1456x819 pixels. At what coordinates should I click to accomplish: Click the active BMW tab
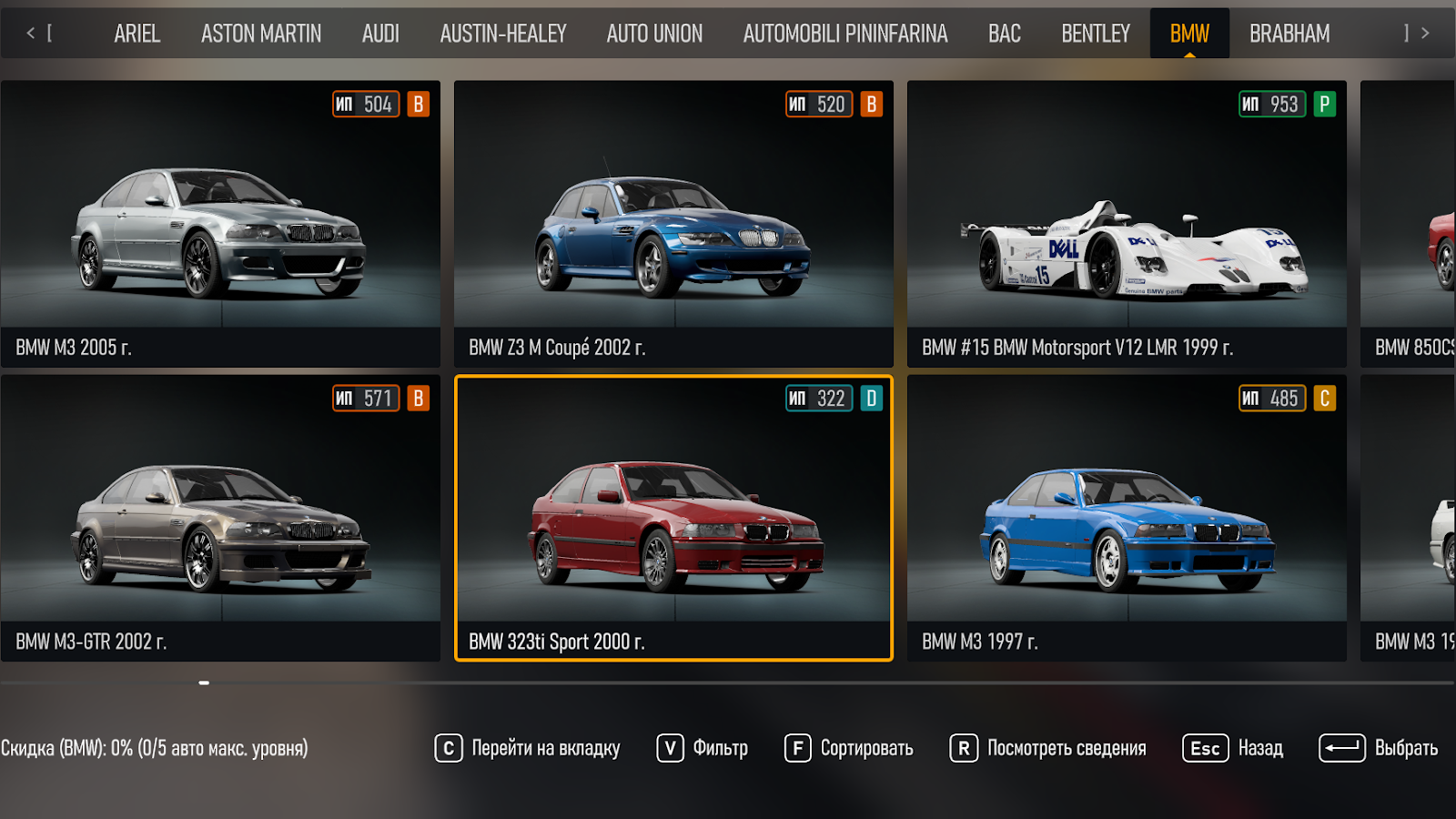(1189, 34)
